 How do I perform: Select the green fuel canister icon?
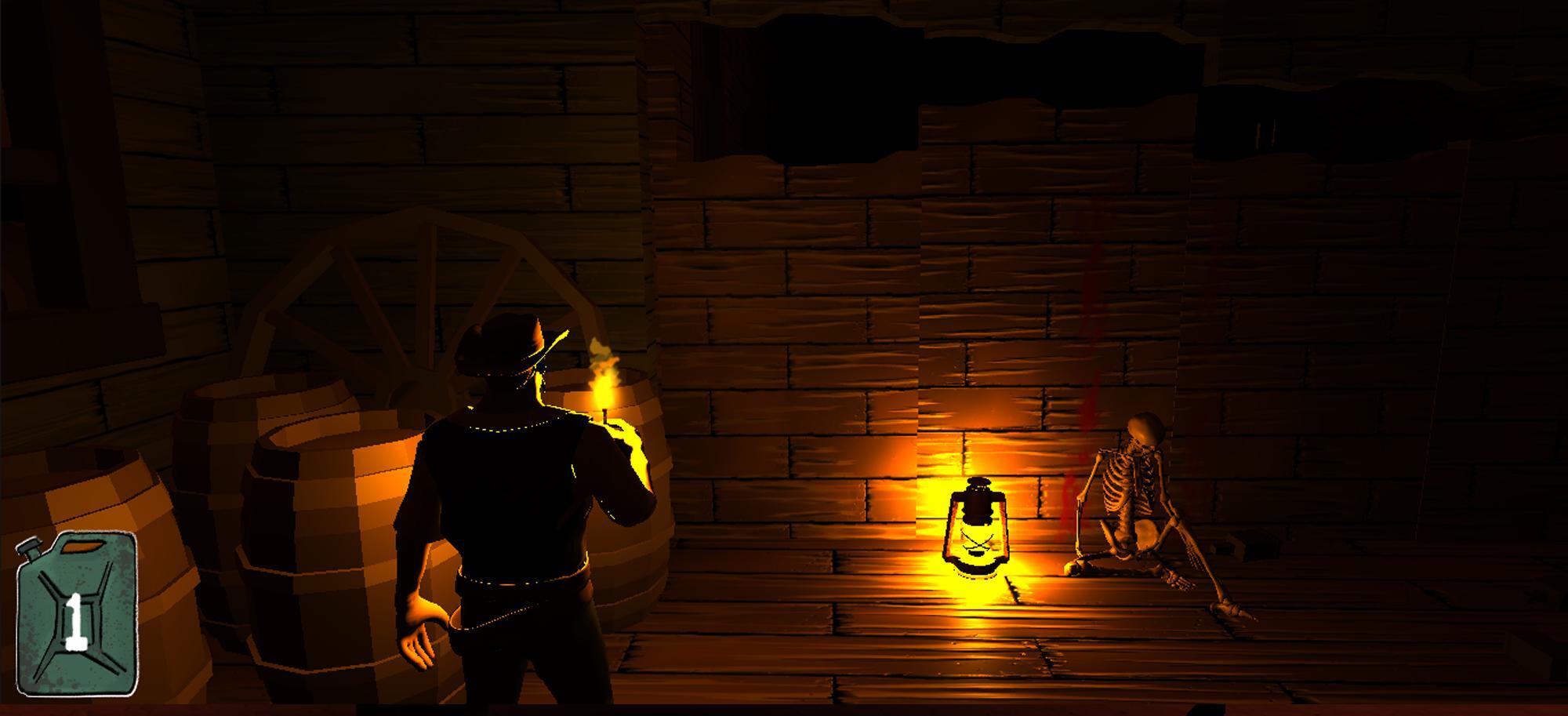(x=77, y=613)
